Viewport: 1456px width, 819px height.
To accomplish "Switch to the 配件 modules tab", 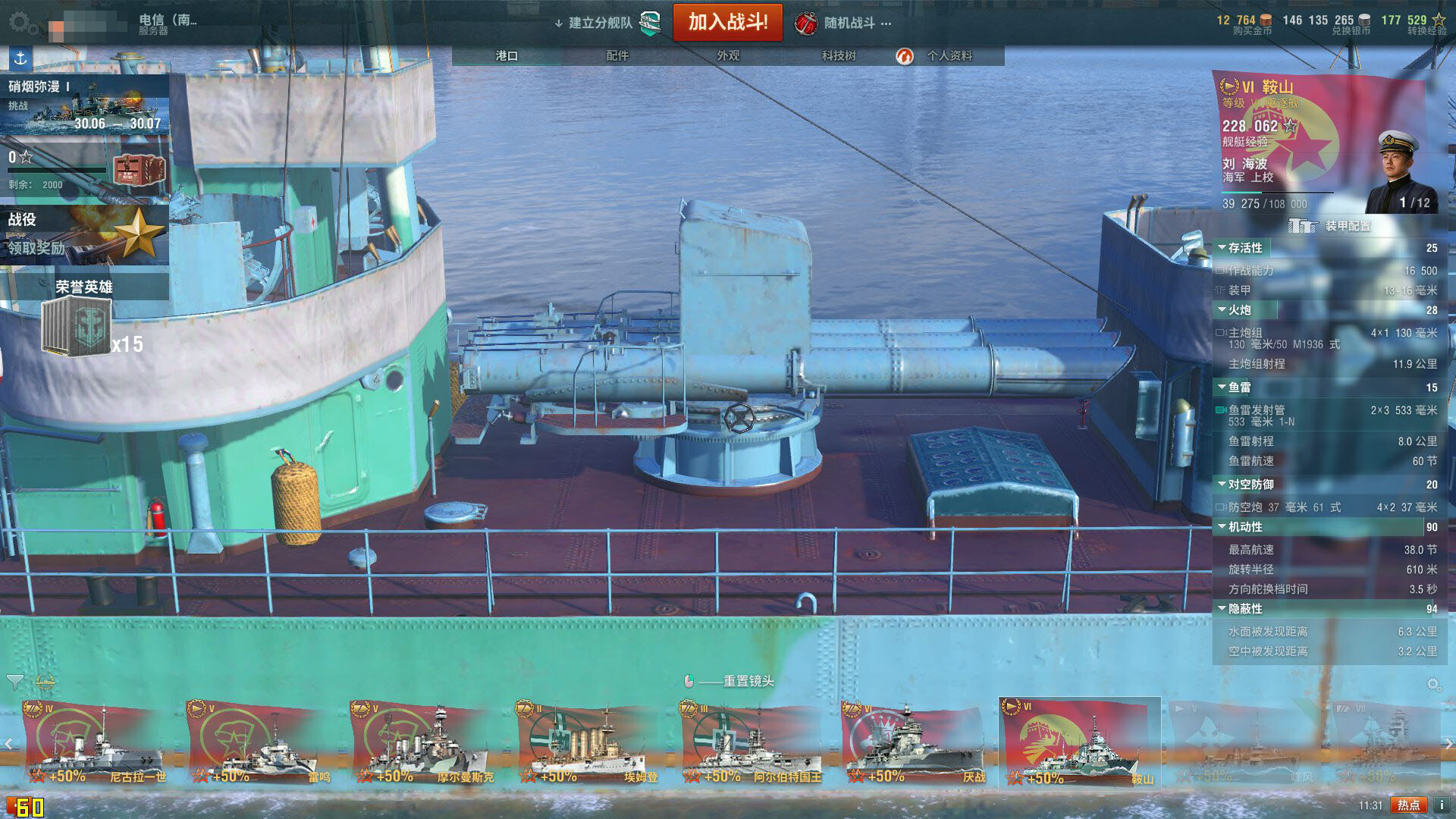I will pyautogui.click(x=617, y=56).
